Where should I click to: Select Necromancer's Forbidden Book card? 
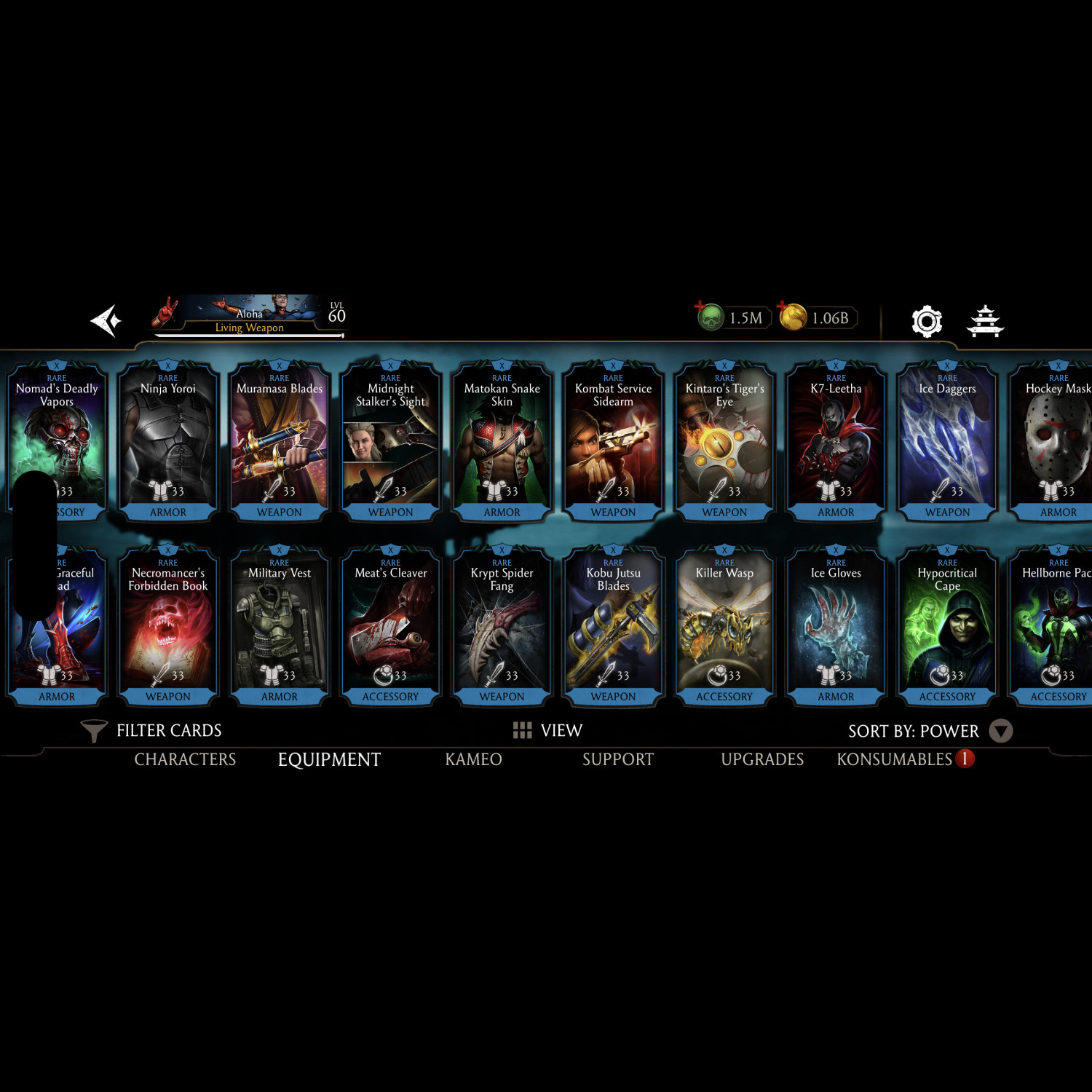coord(168,626)
